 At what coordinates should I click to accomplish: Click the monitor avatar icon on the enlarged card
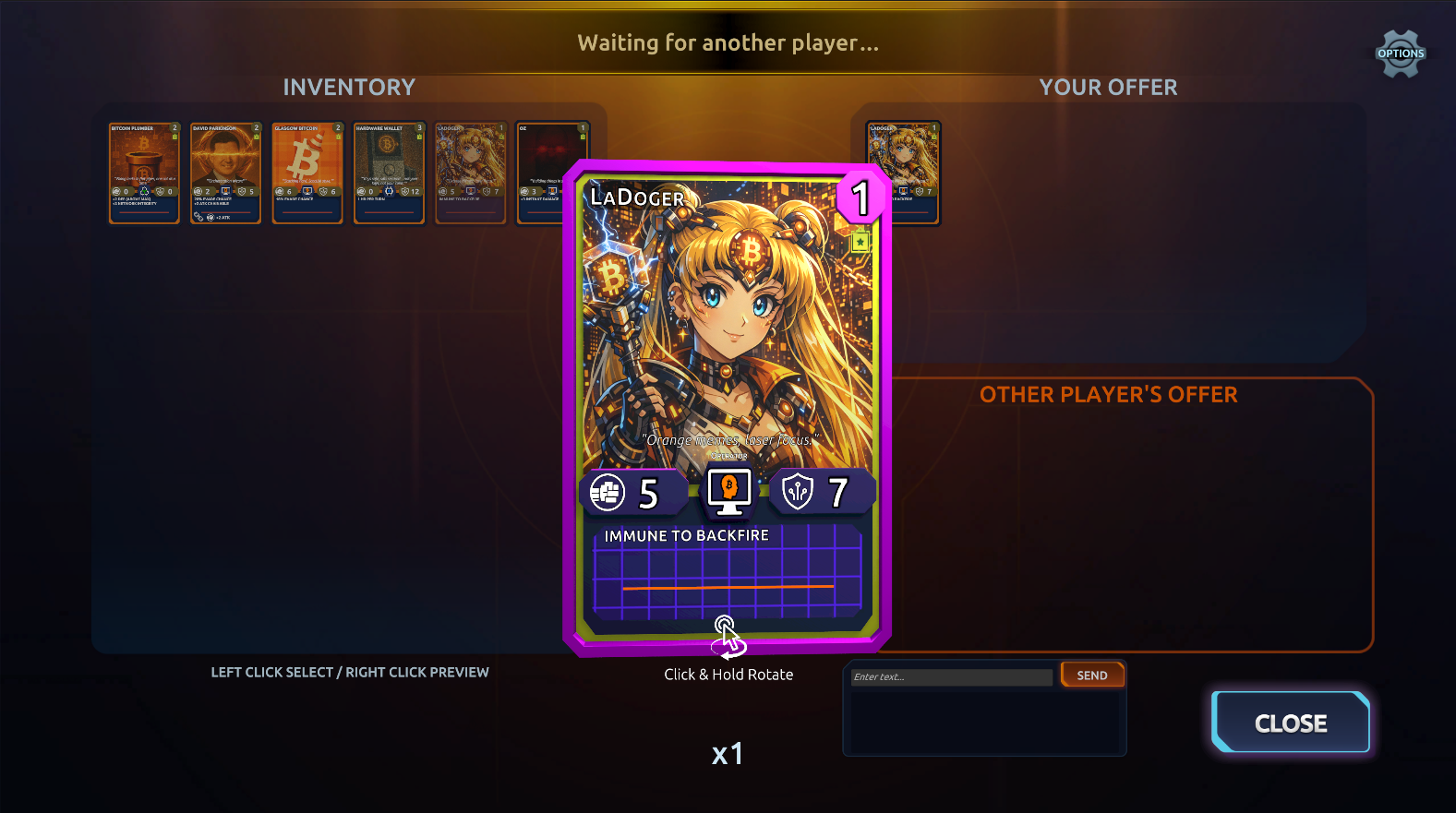coord(728,492)
